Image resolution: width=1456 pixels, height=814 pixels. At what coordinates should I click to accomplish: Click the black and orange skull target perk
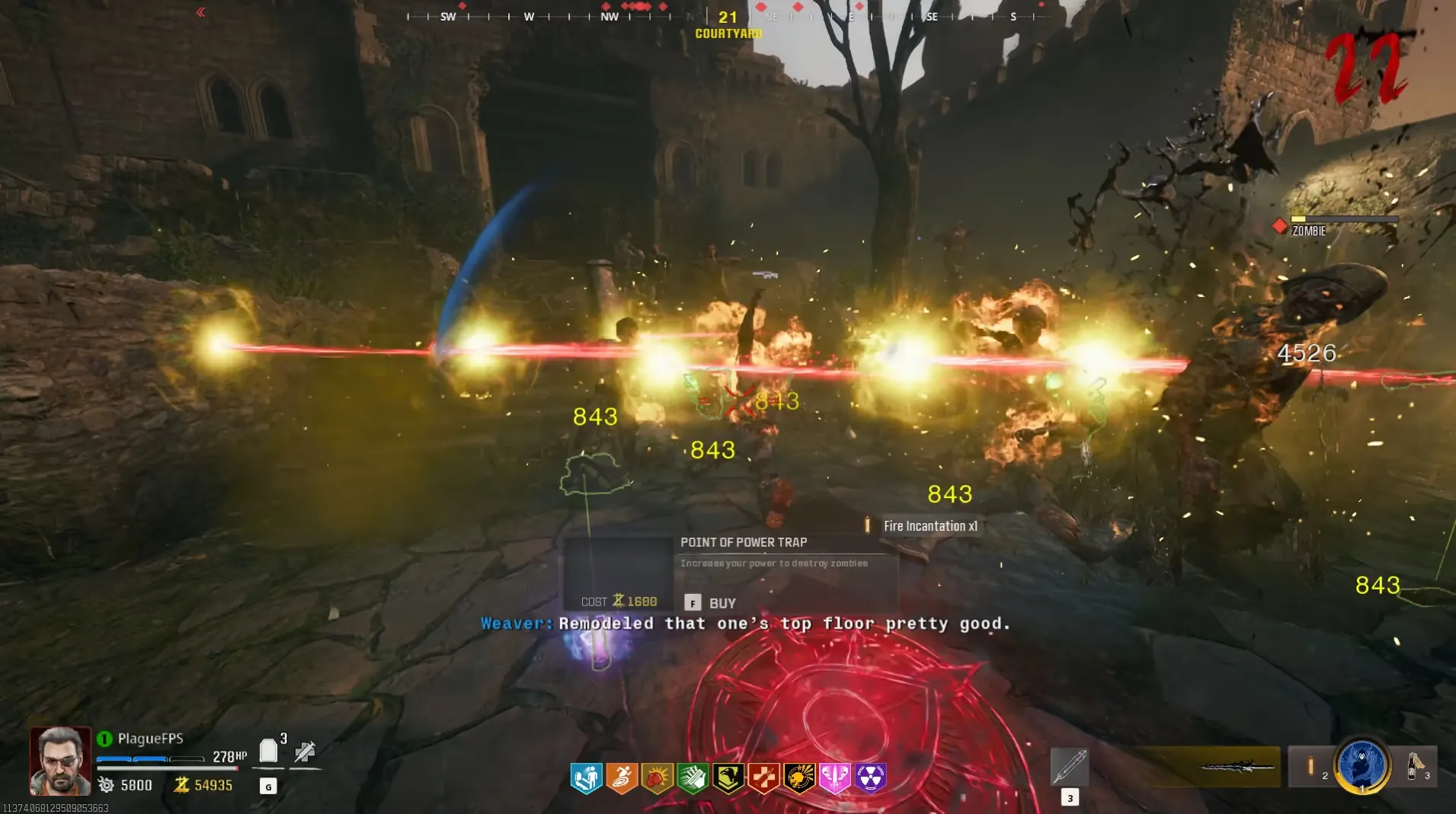coord(799,778)
